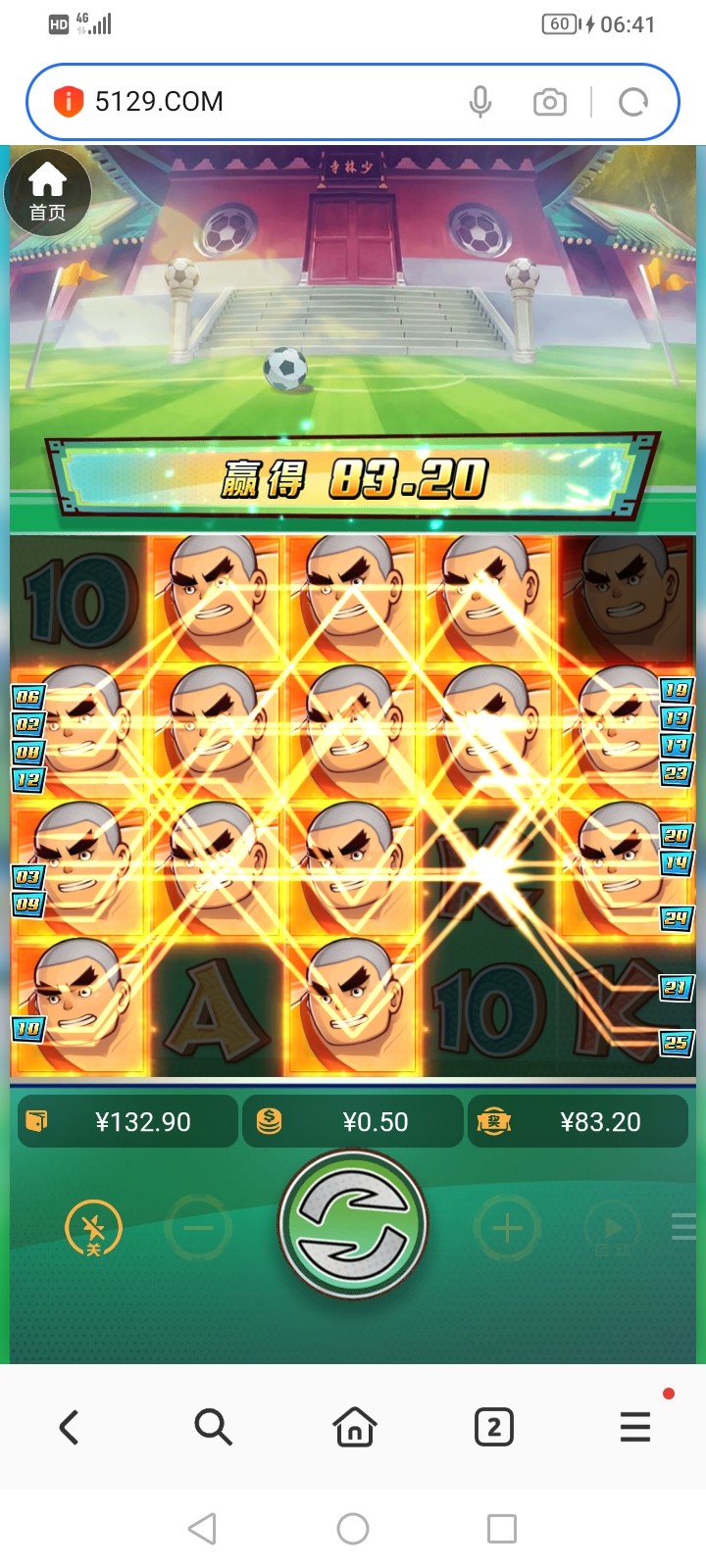
Task: Open the browser tab switcher showing 2
Action: click(x=494, y=1427)
